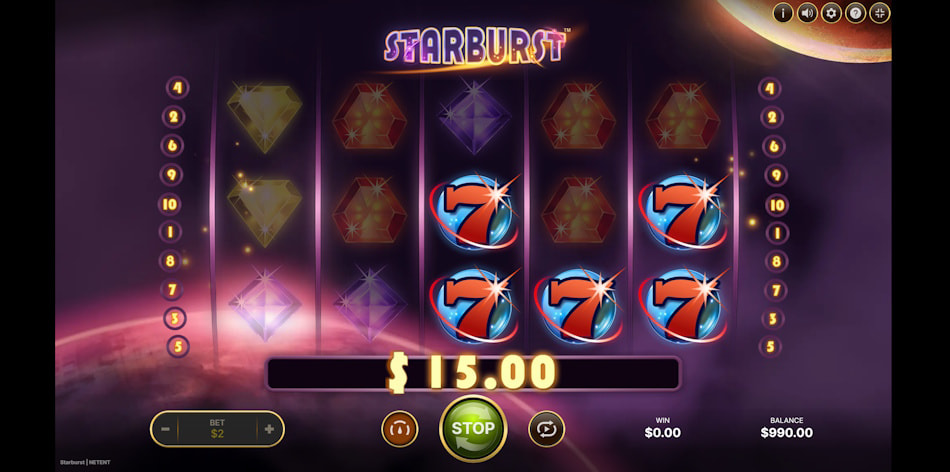950x472 pixels.
Task: Toggle sound with the speaker icon
Action: coord(807,13)
